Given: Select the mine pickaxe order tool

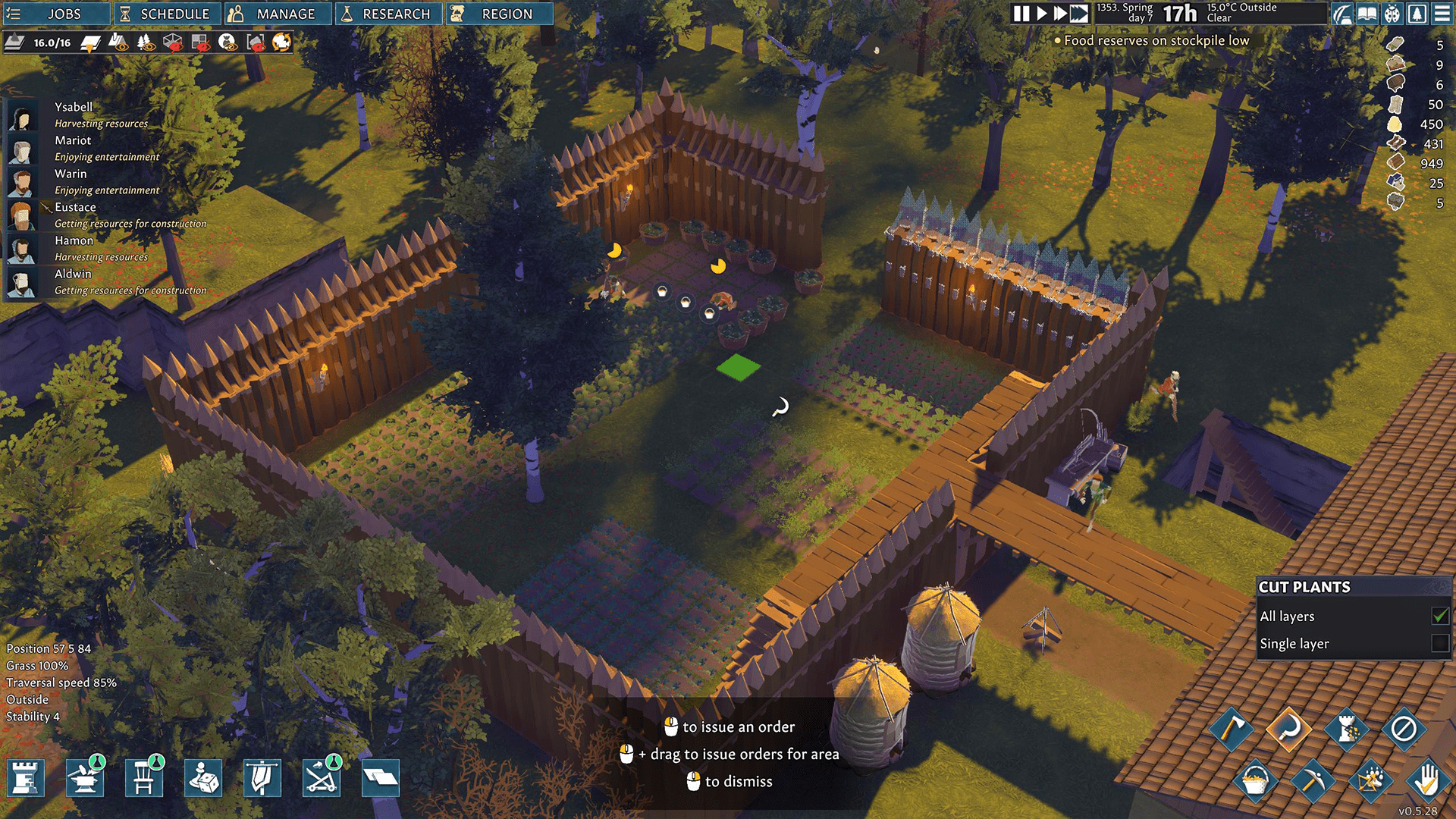Looking at the screenshot, I should tap(1314, 782).
